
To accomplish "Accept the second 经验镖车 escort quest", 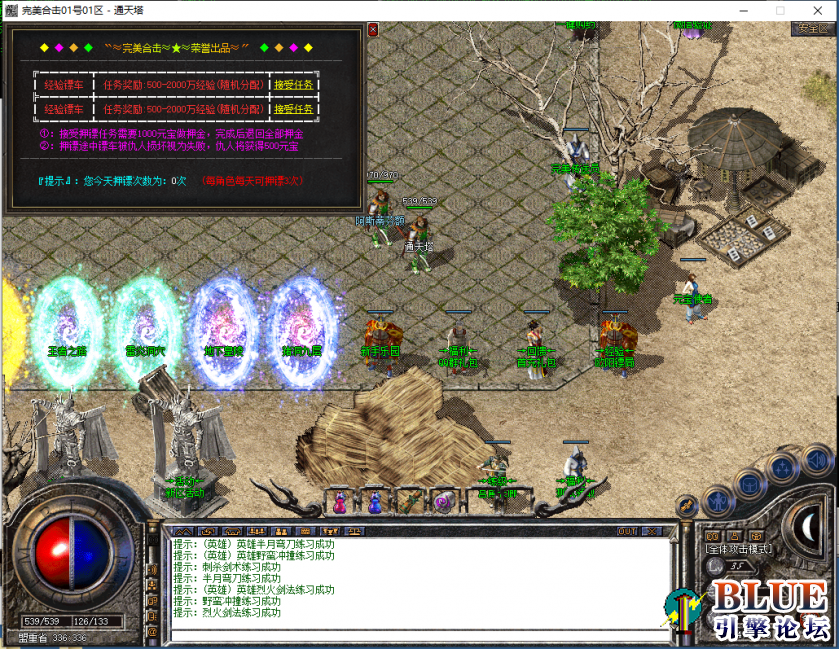I will (294, 109).
